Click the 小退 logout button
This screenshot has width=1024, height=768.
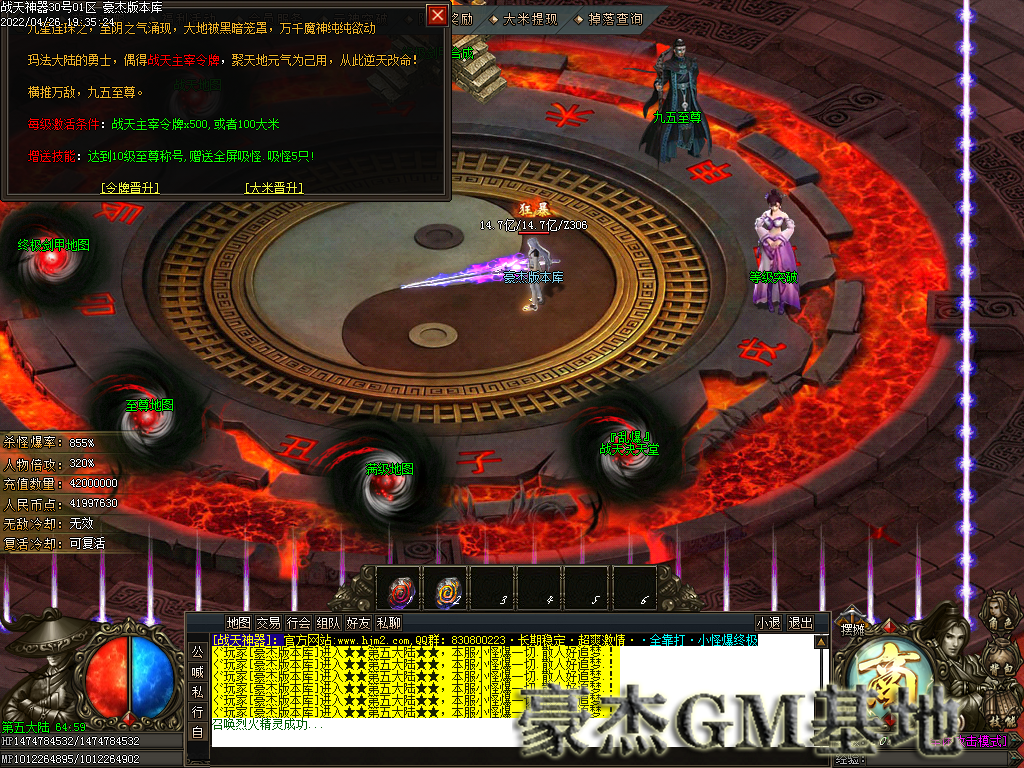click(x=768, y=623)
